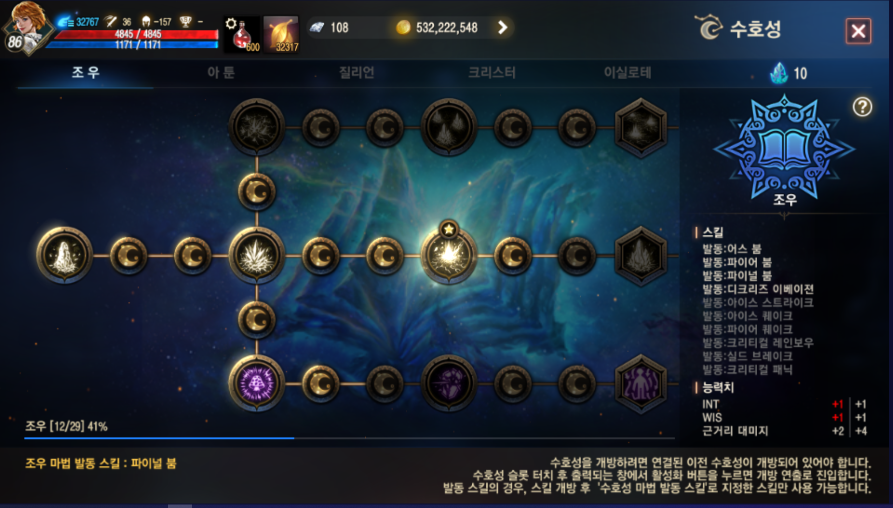The height and width of the screenshot is (508, 893).
Task: Select the 조우 tab
Action: (x=85, y=72)
